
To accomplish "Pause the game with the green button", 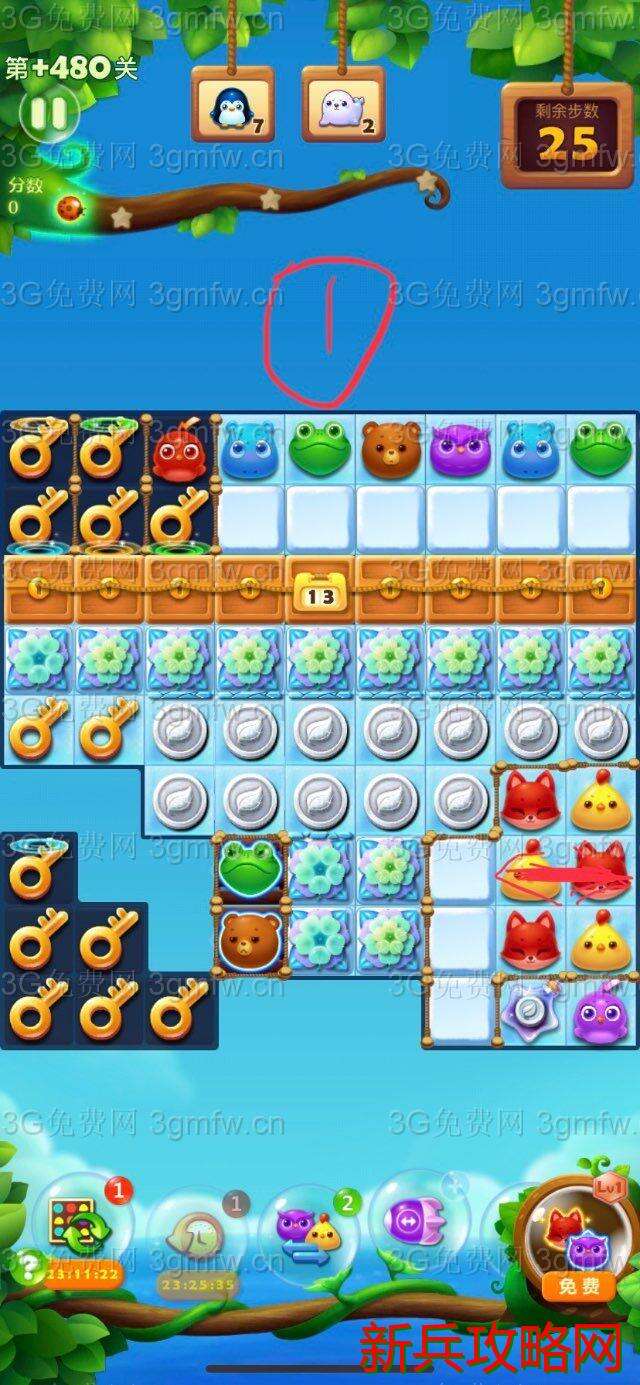I will pos(47,112).
